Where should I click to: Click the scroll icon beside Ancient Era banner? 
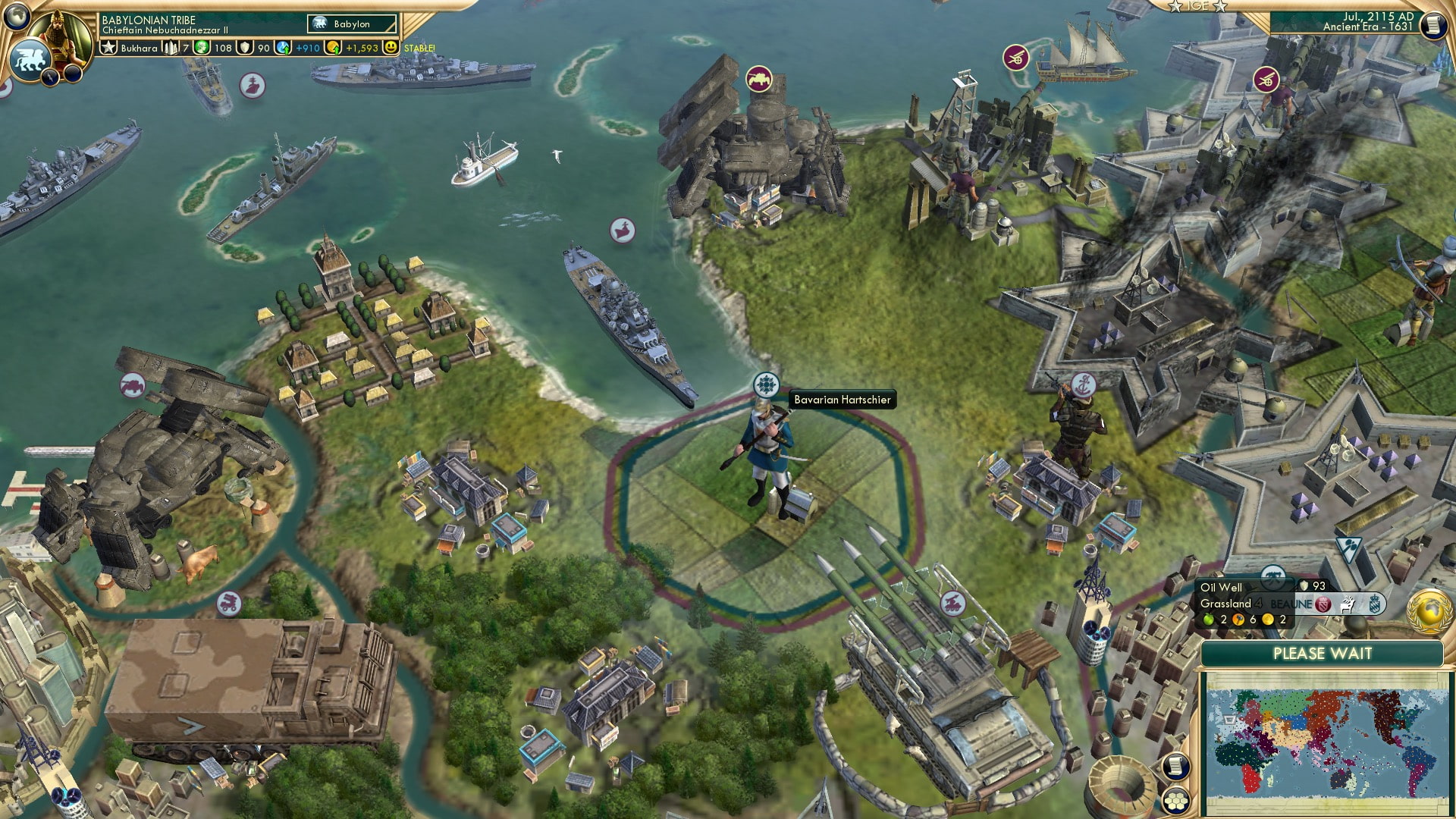[1433, 26]
